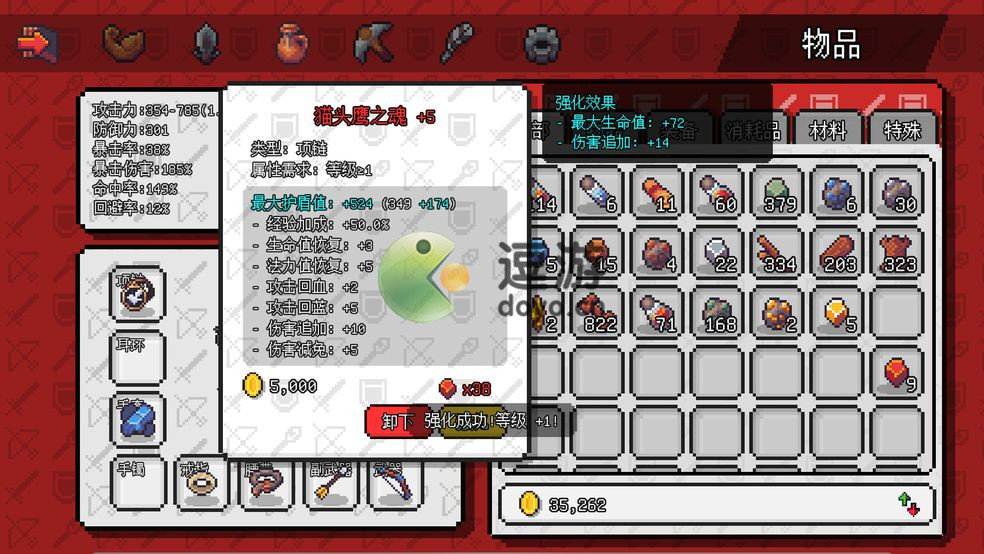Select the dark shield top-bar icon
The height and width of the screenshot is (554, 984).
coord(206,43)
